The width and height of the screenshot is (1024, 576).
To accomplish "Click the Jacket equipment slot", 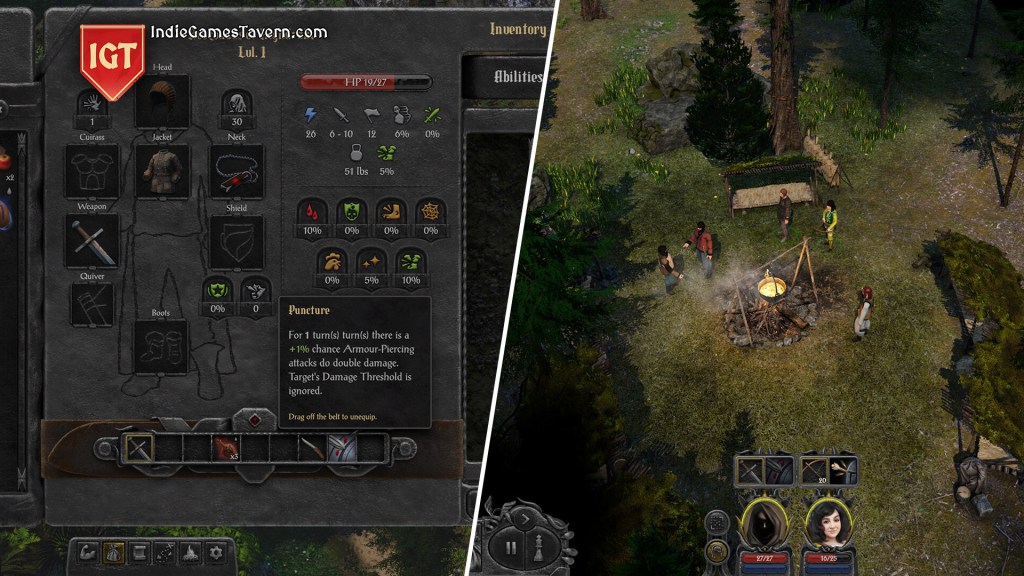I will point(162,171).
